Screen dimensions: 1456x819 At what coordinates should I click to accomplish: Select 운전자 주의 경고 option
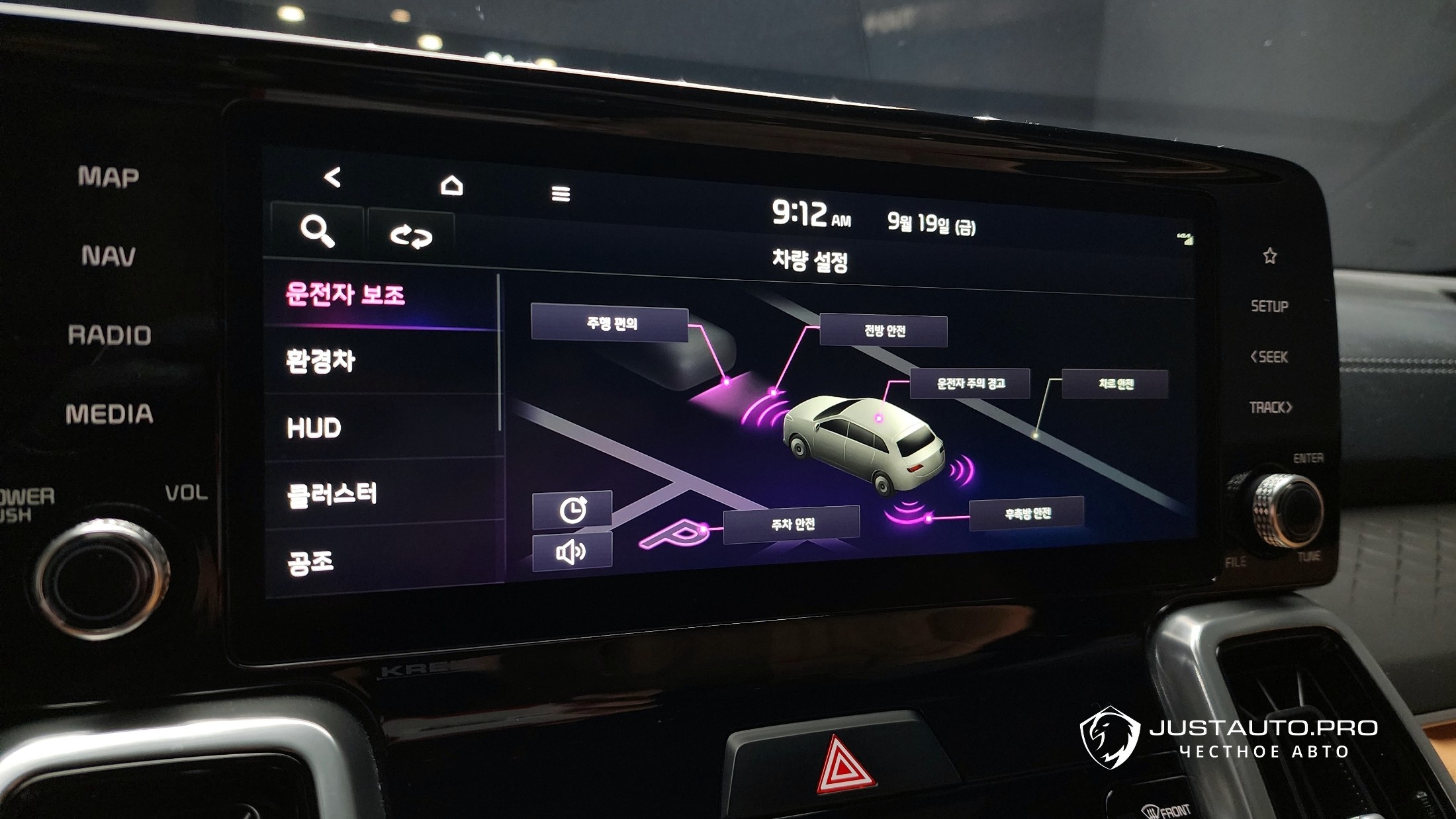coord(970,384)
